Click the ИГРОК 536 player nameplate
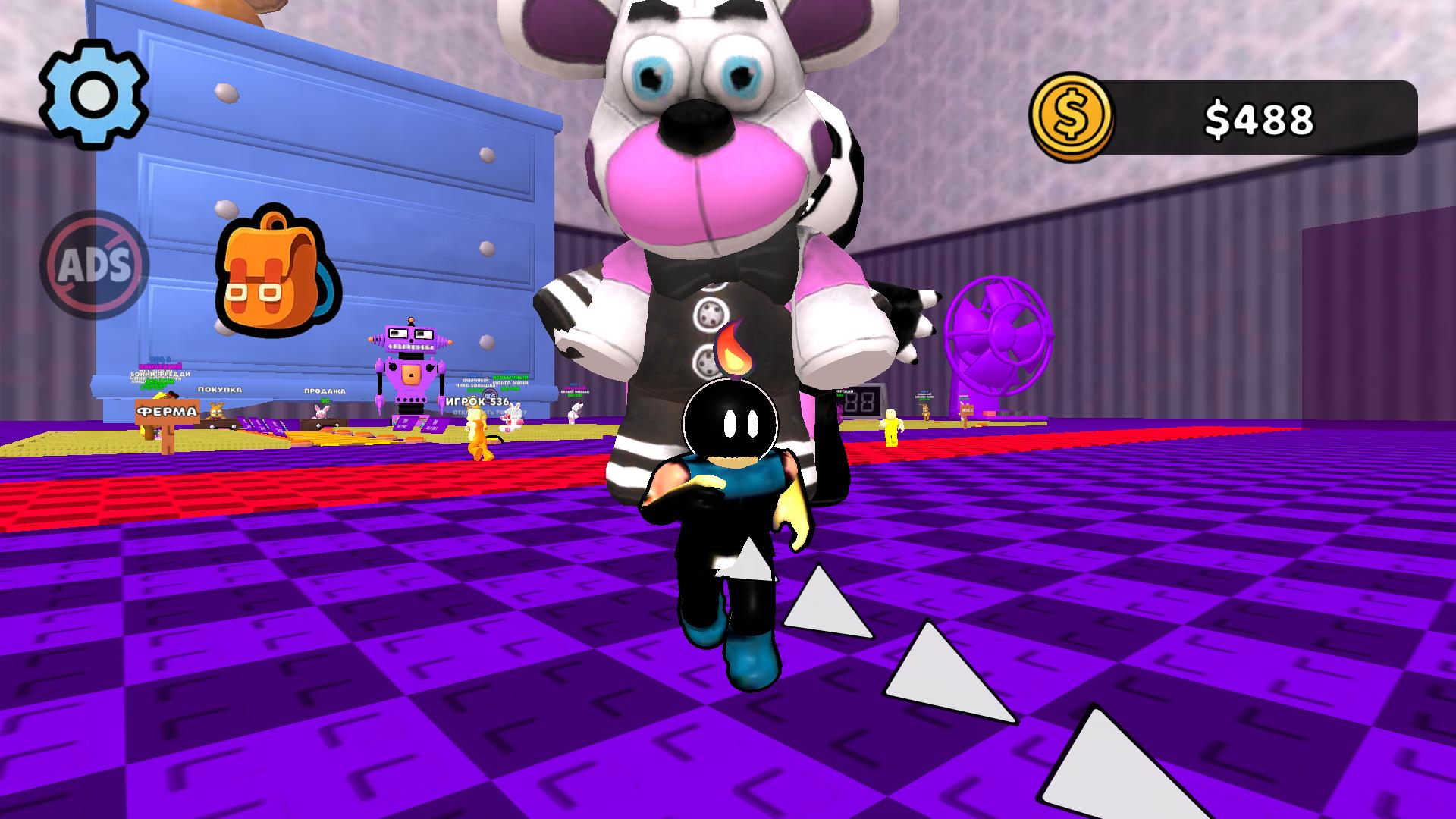 (x=476, y=403)
